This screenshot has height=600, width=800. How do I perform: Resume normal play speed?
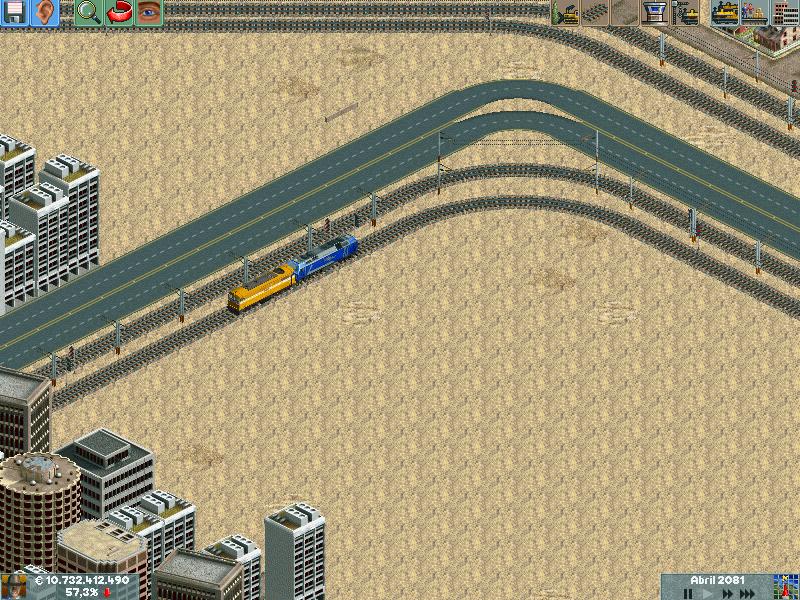[709, 593]
